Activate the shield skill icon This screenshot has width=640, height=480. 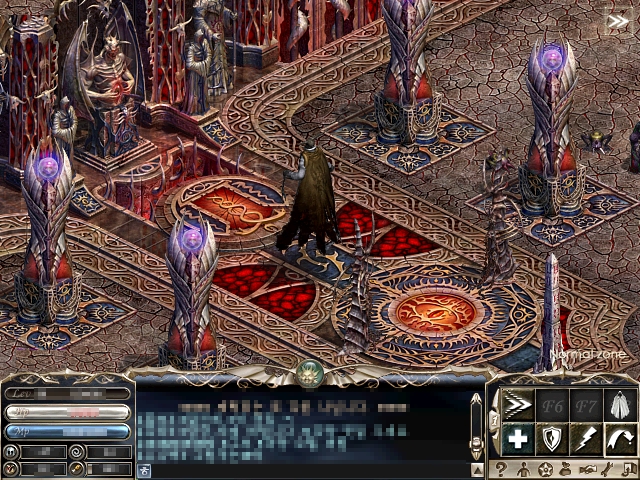tap(552, 439)
